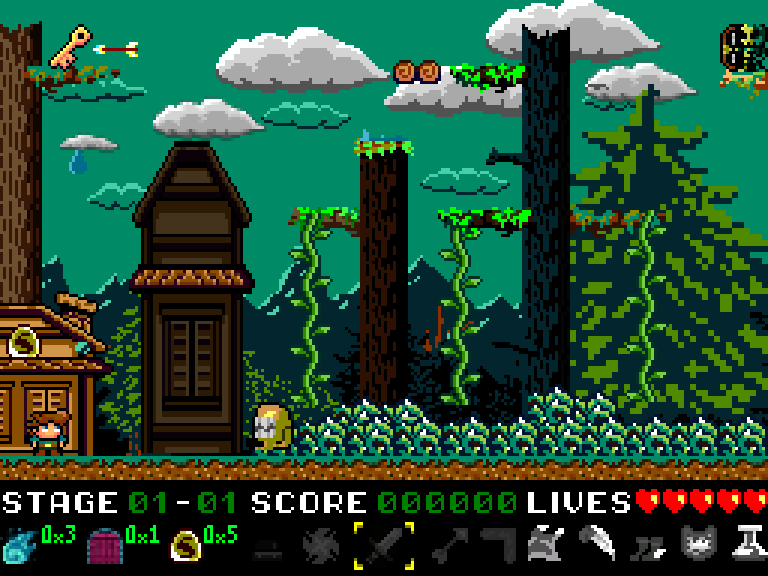This screenshot has height=576, width=768.
Task: Select the potion flask icon
Action: tap(748, 543)
